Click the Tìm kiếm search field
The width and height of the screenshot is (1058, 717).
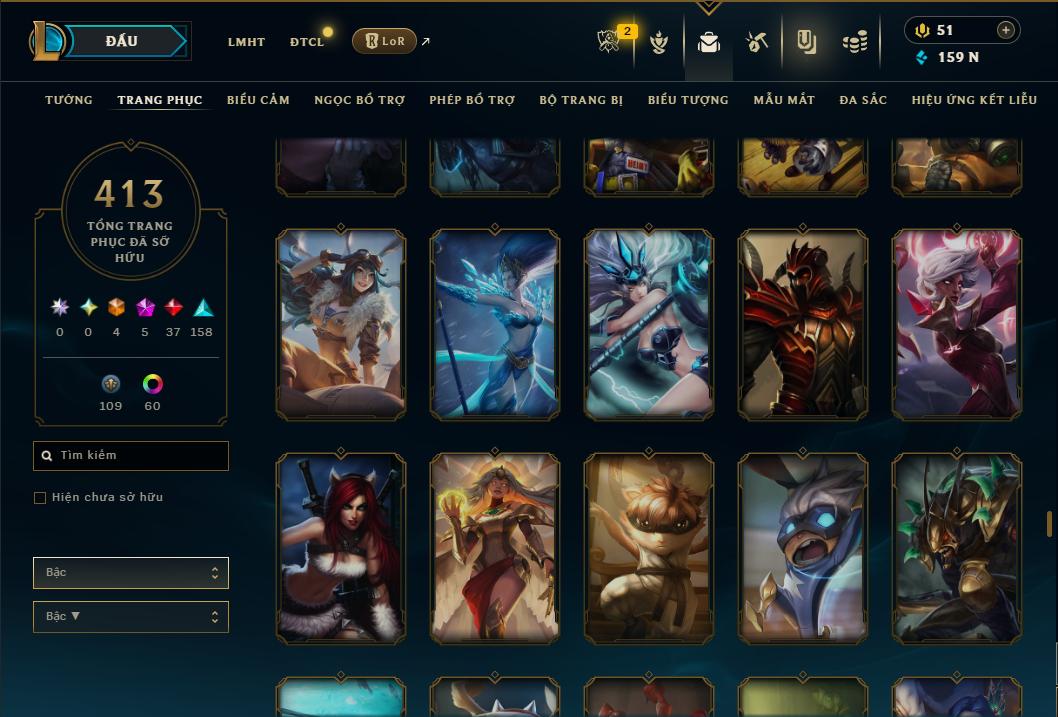point(131,456)
